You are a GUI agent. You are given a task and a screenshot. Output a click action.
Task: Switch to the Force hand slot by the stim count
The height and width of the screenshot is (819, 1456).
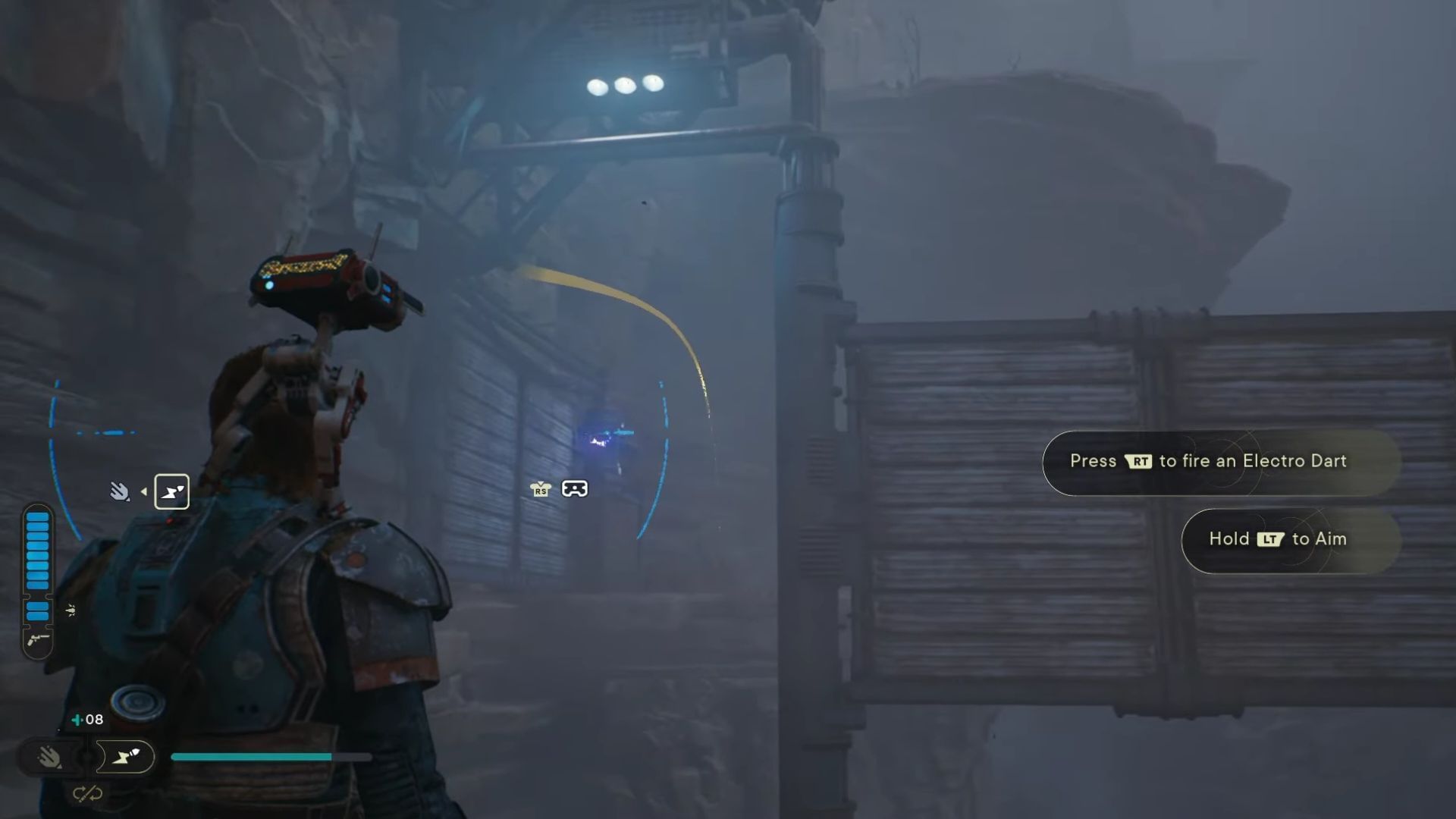click(x=50, y=756)
